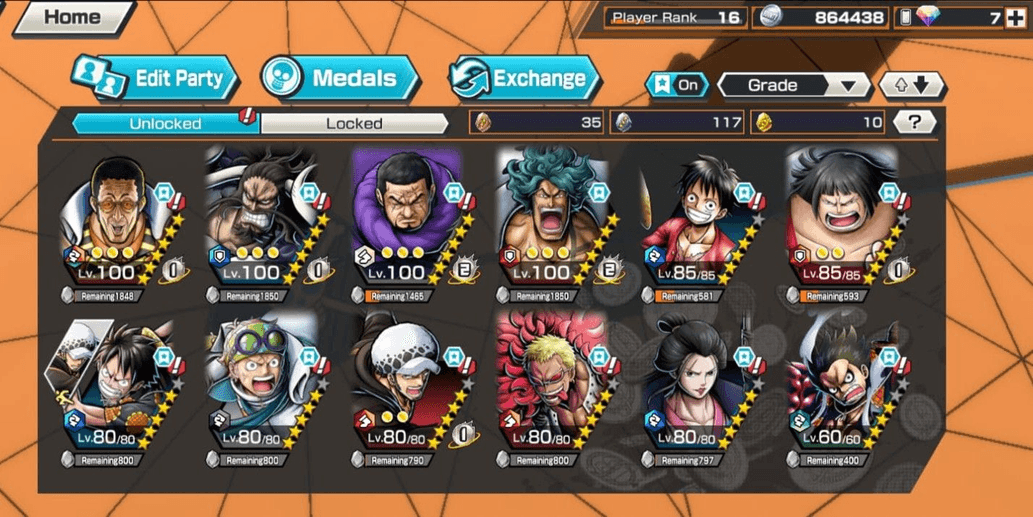This screenshot has width=1033, height=517.
Task: Reverse sort order with arrow button
Action: click(911, 86)
